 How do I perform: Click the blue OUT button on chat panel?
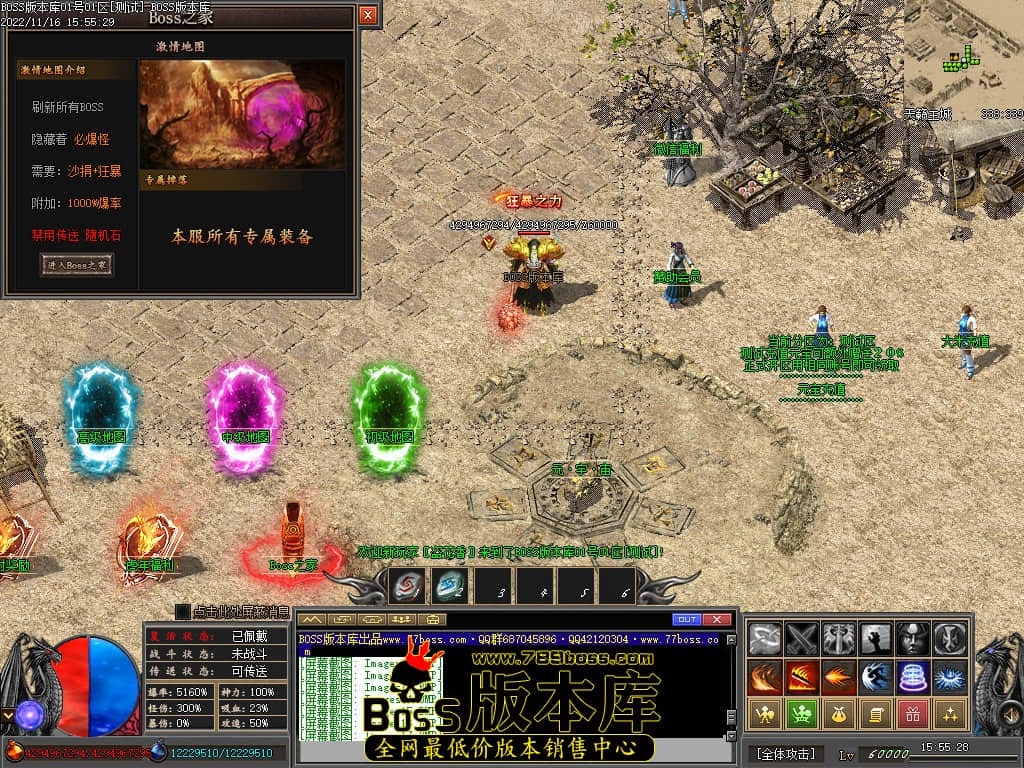tap(687, 619)
